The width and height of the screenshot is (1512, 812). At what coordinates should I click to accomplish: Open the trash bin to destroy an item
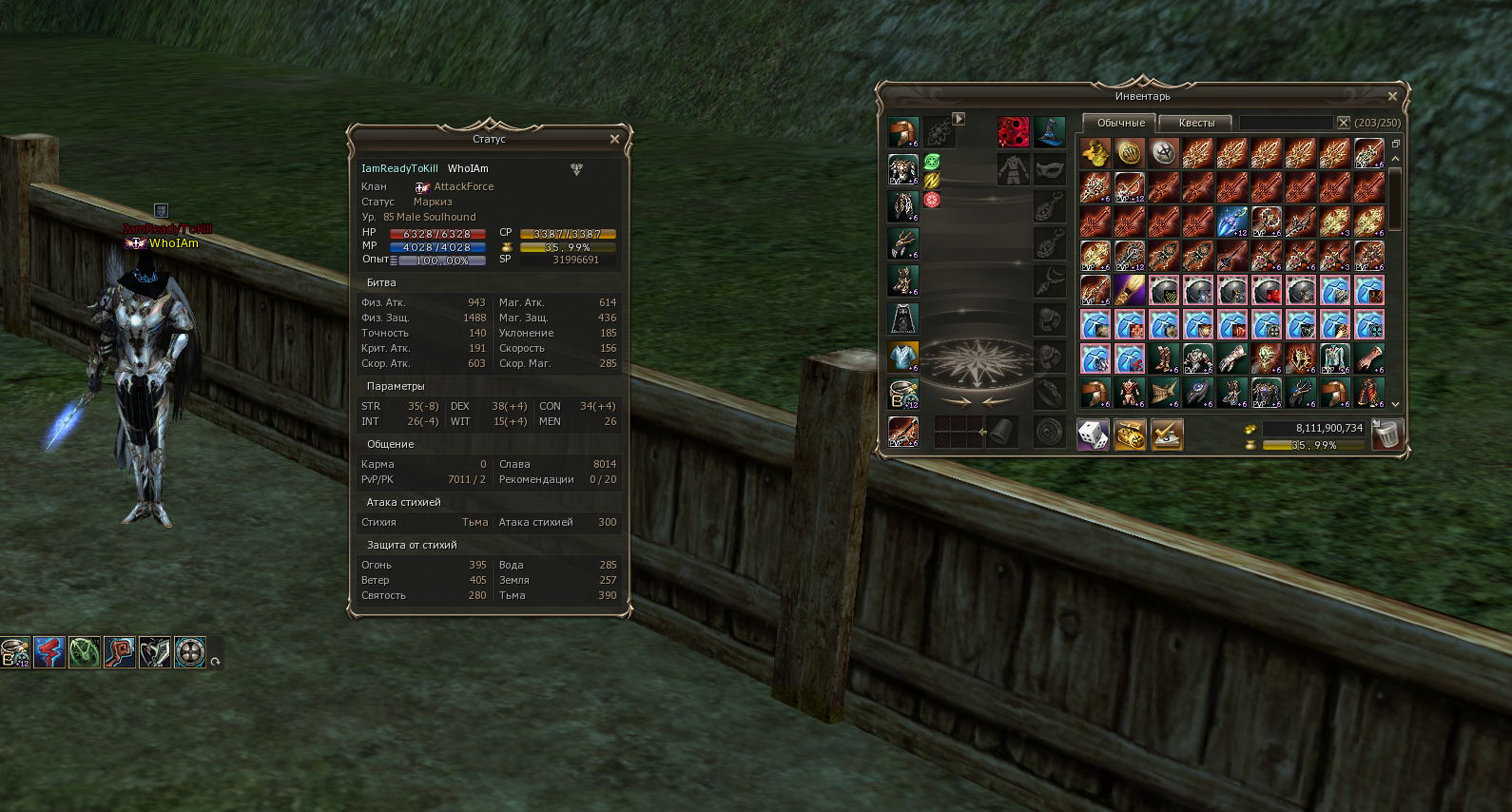point(1387,435)
